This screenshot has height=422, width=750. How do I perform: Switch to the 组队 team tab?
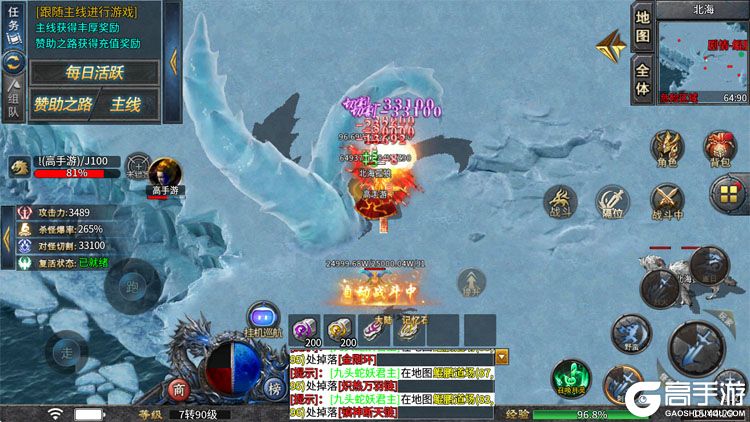[x=14, y=101]
